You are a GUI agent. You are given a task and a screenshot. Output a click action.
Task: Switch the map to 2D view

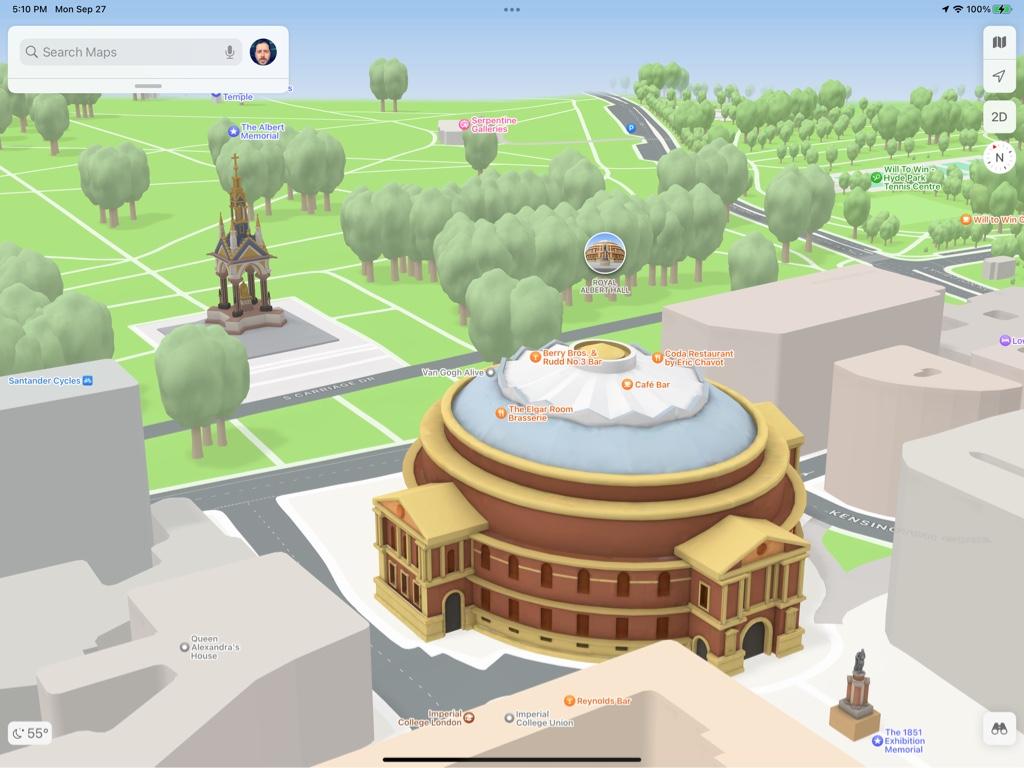[999, 117]
